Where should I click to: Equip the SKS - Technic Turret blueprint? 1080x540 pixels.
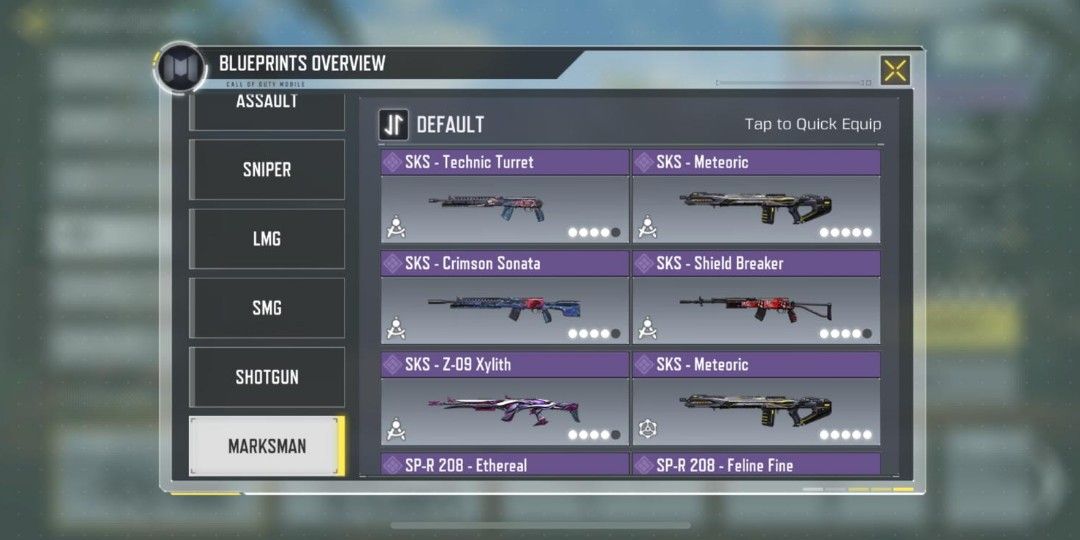504,197
